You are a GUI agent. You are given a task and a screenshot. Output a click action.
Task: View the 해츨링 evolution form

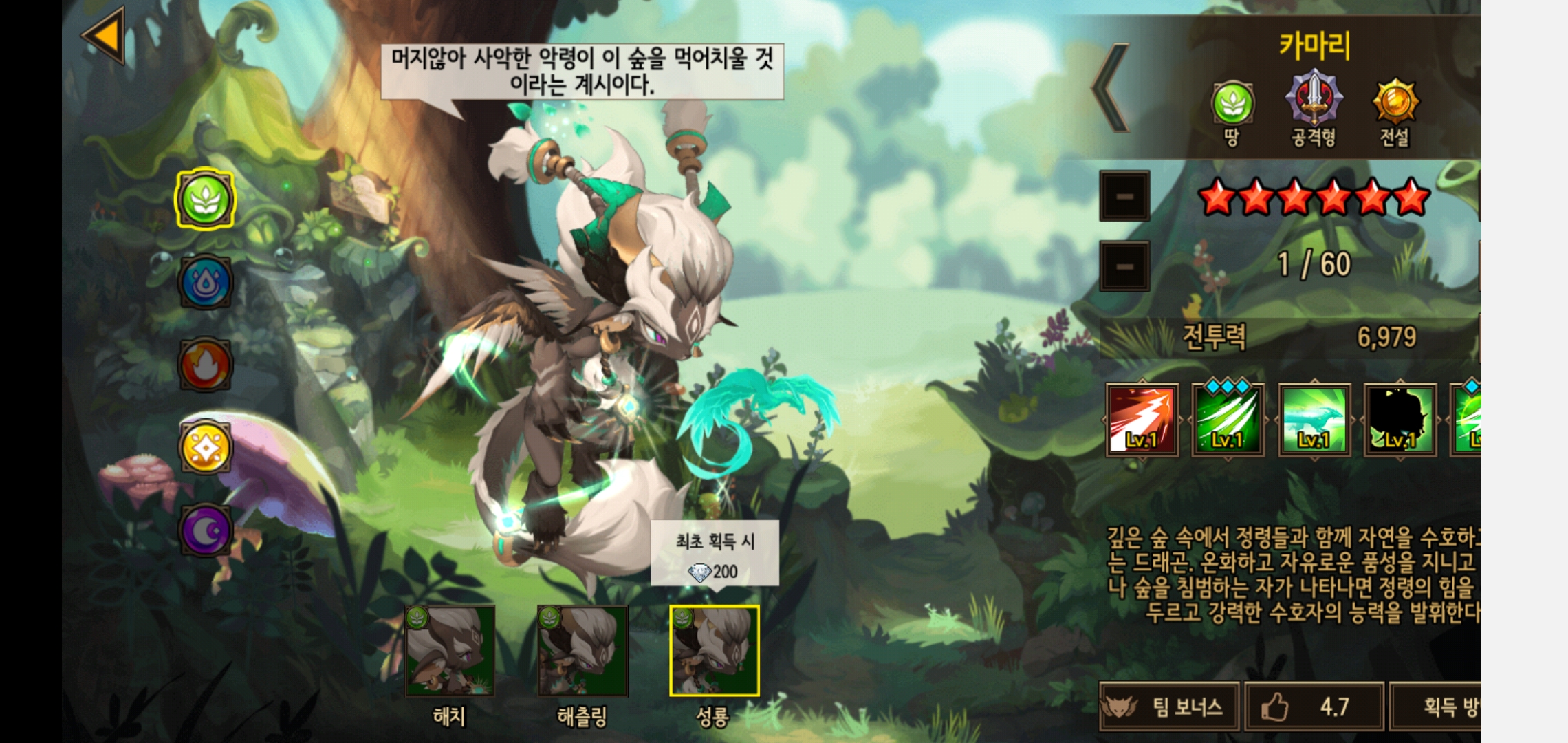[x=582, y=651]
